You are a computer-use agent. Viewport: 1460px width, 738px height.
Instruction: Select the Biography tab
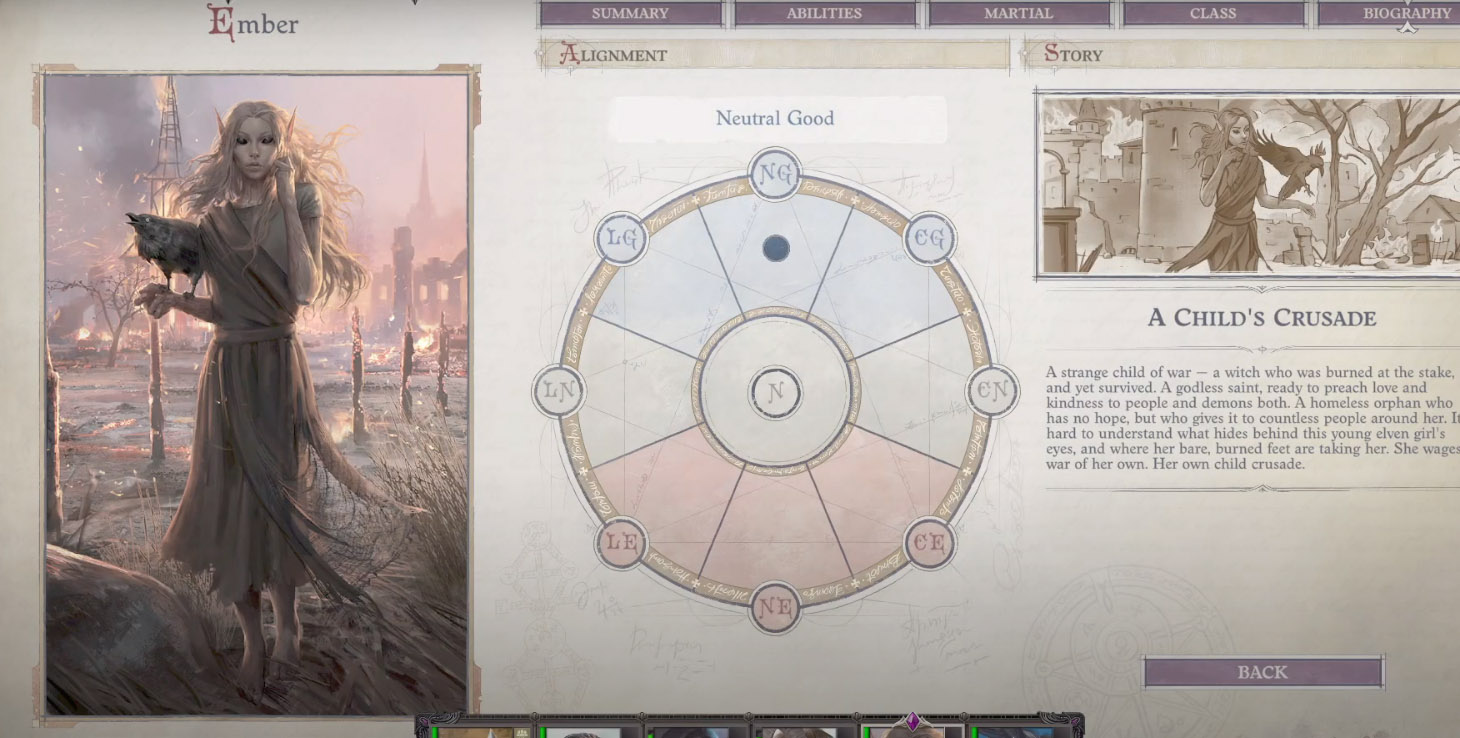pos(1404,13)
